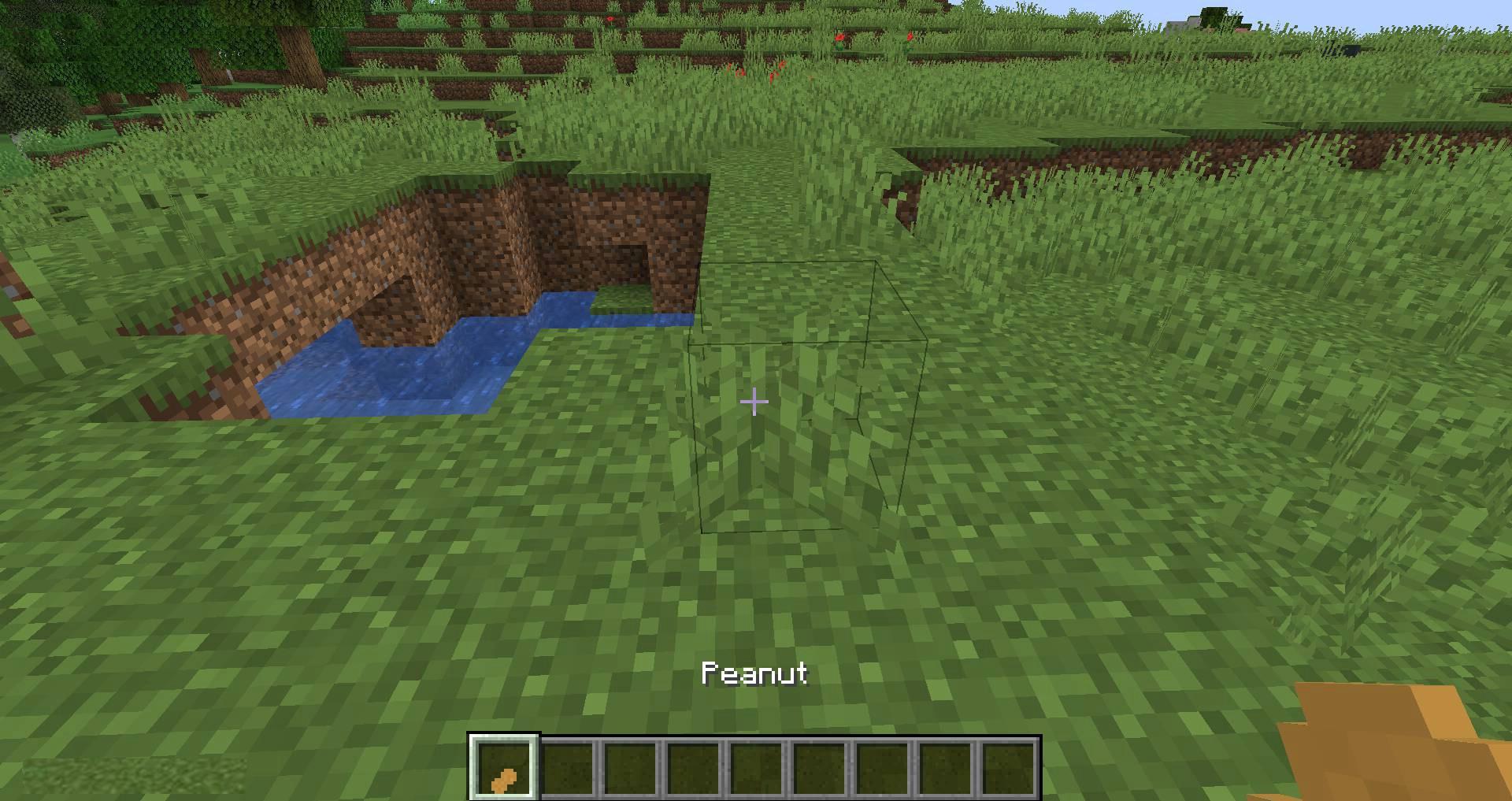
Task: Select the Peanut hotbar slot
Action: pyautogui.click(x=504, y=767)
